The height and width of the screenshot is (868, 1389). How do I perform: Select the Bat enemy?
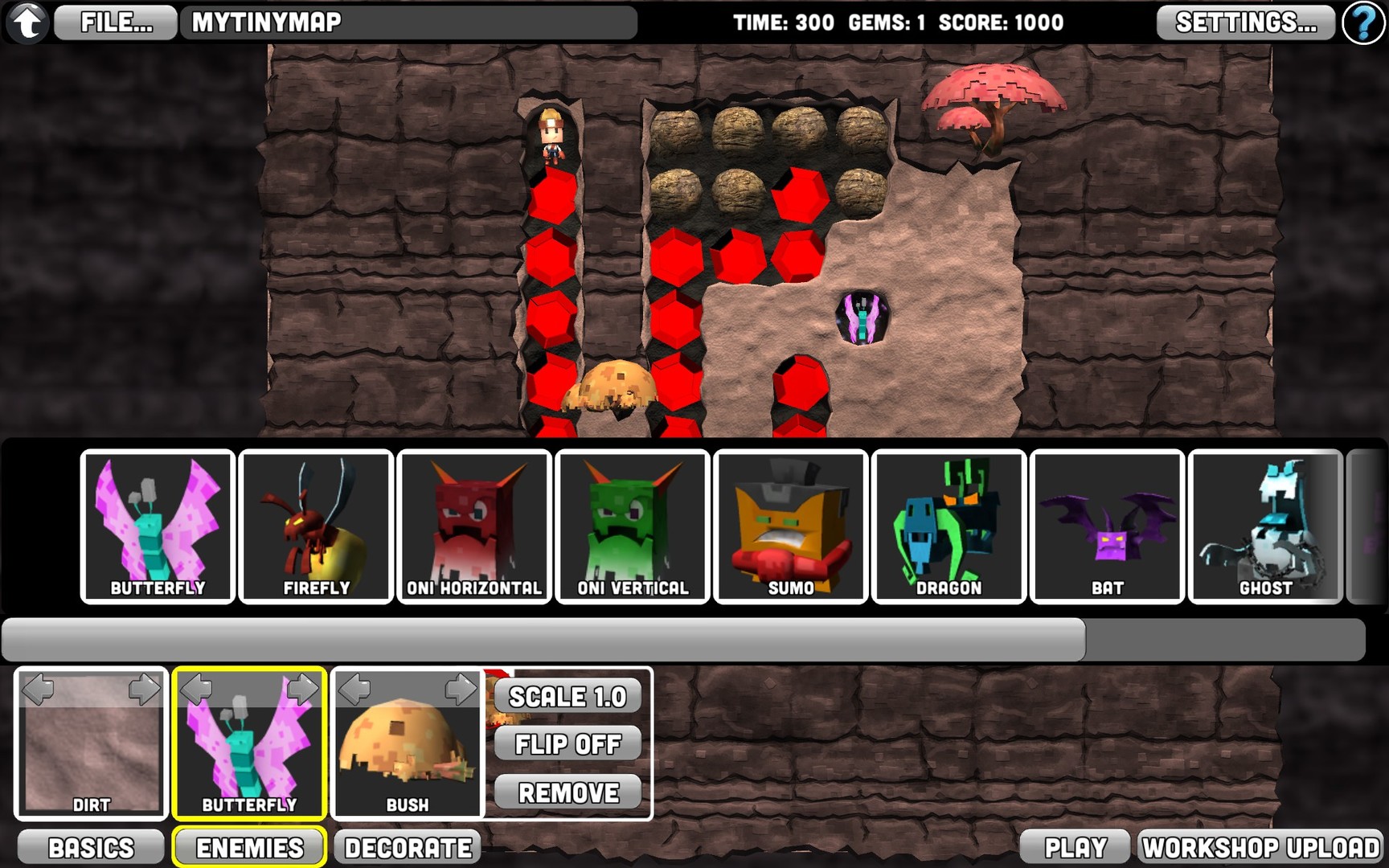point(1107,526)
